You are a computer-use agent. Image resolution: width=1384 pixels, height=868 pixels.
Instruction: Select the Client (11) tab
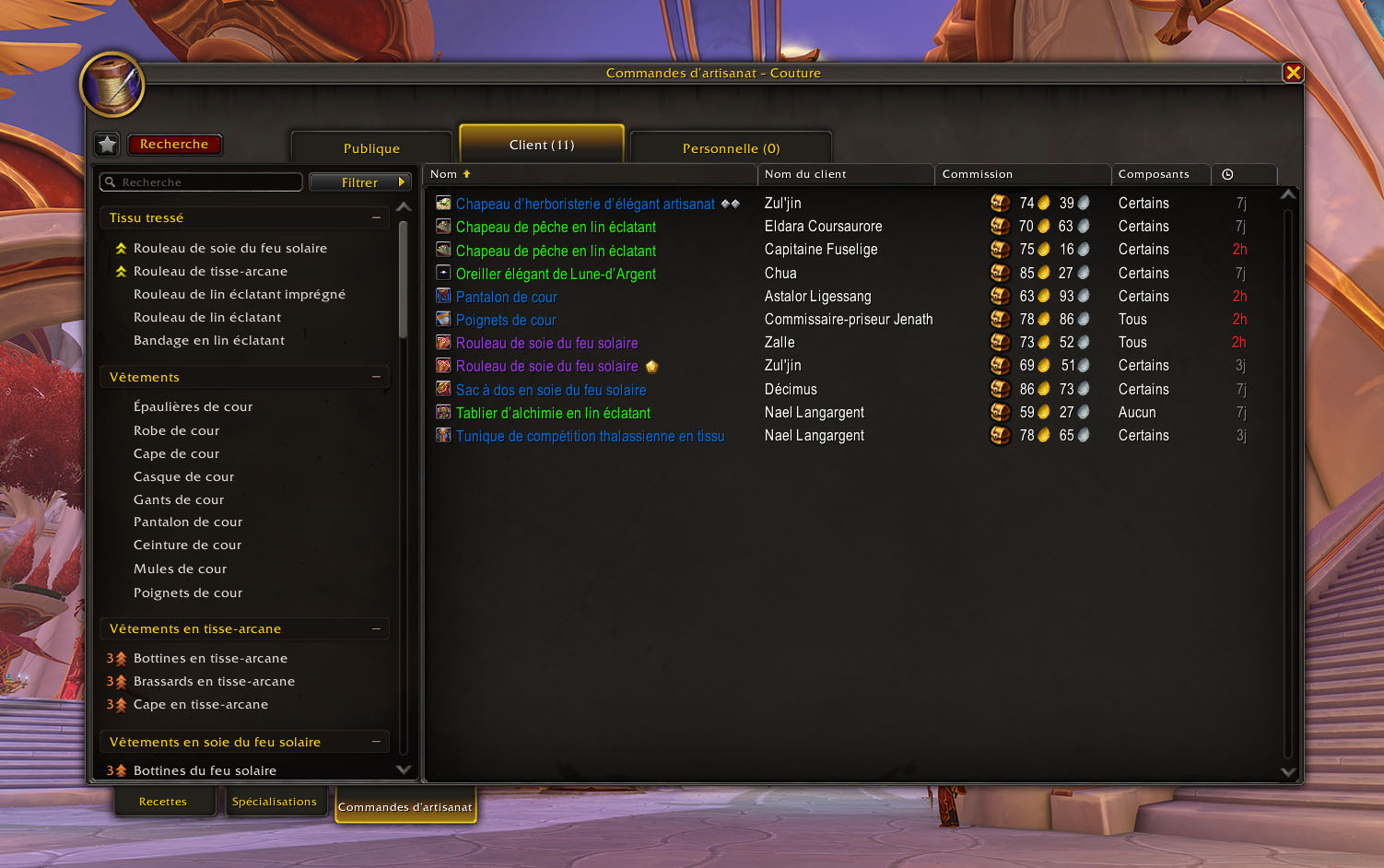point(542,145)
